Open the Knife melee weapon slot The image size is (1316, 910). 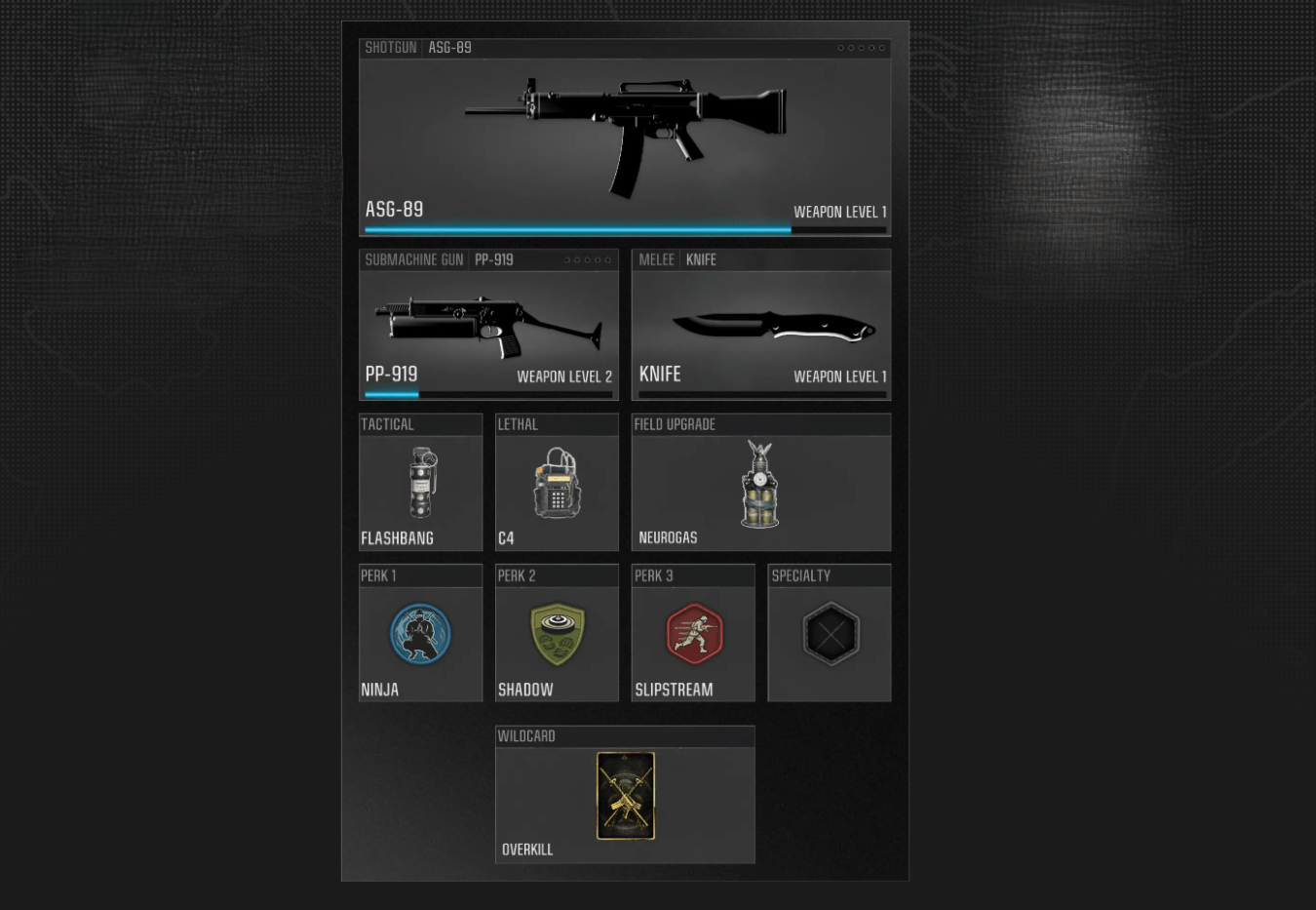pos(761,325)
